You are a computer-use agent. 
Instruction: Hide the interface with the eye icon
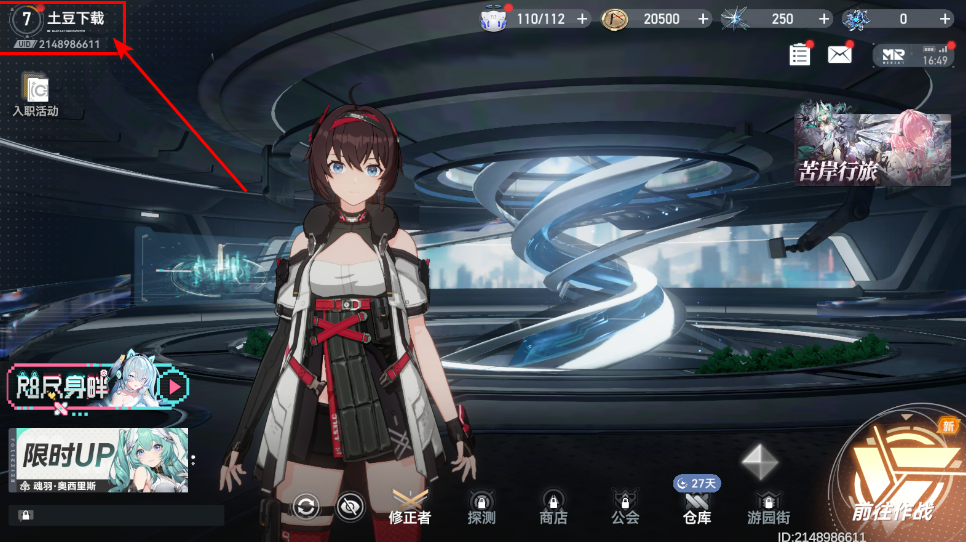tap(349, 507)
